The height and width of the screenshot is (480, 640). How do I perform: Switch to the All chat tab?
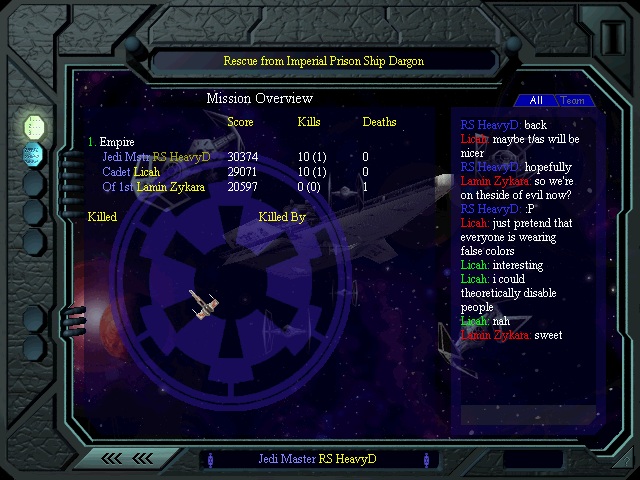536,100
